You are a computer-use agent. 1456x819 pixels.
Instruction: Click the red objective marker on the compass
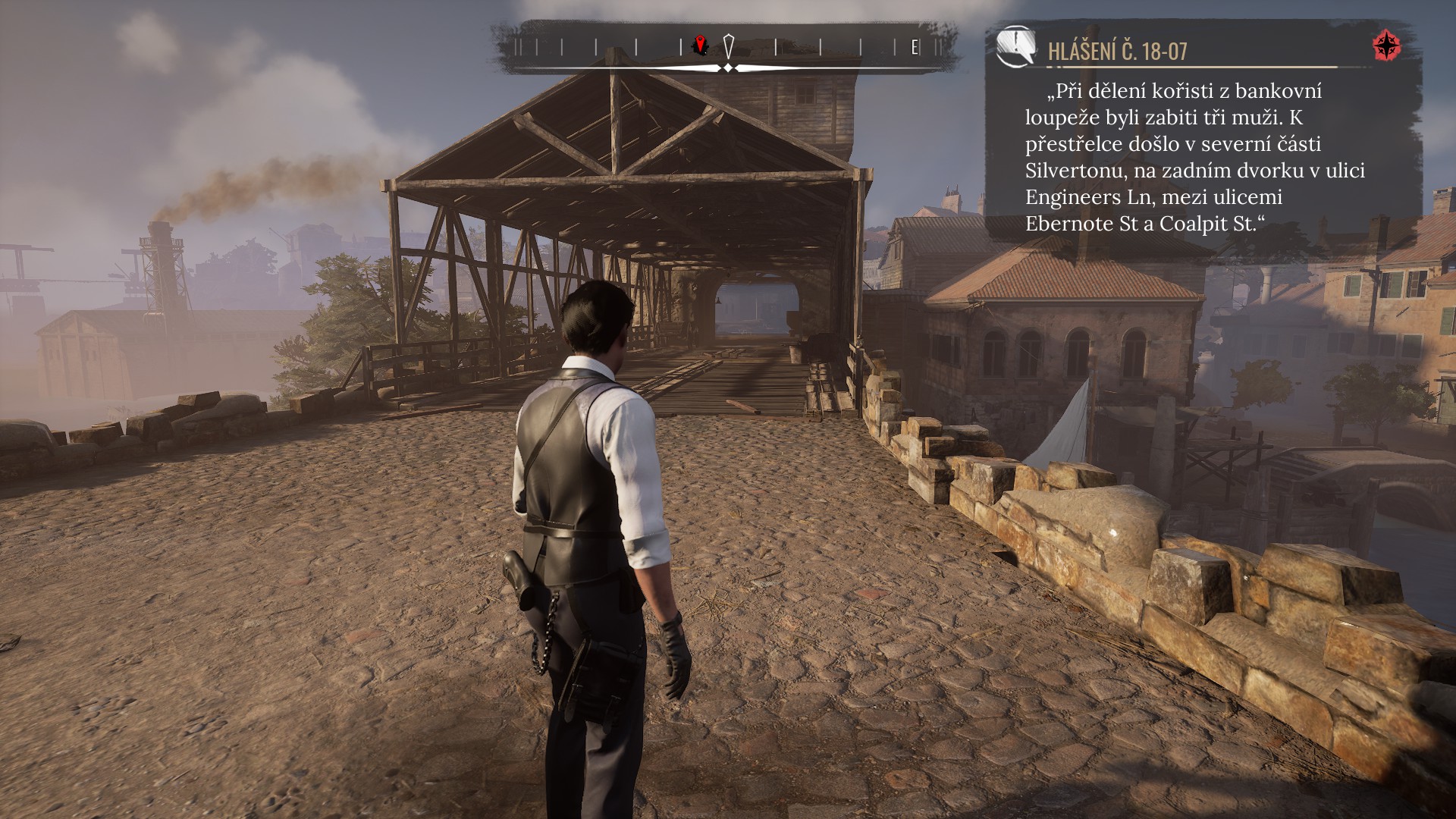(701, 45)
